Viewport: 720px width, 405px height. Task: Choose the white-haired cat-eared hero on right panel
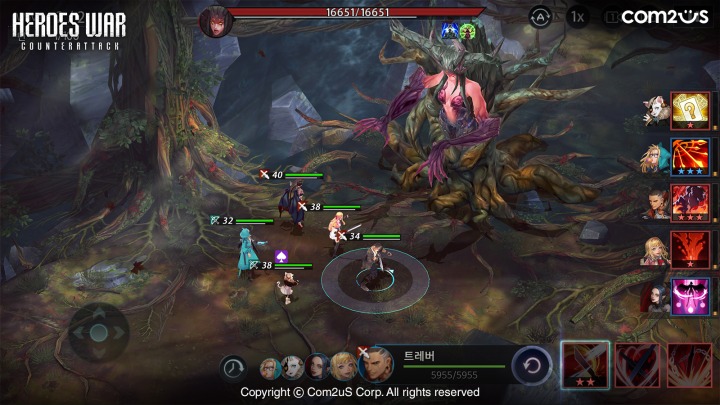tap(655, 110)
